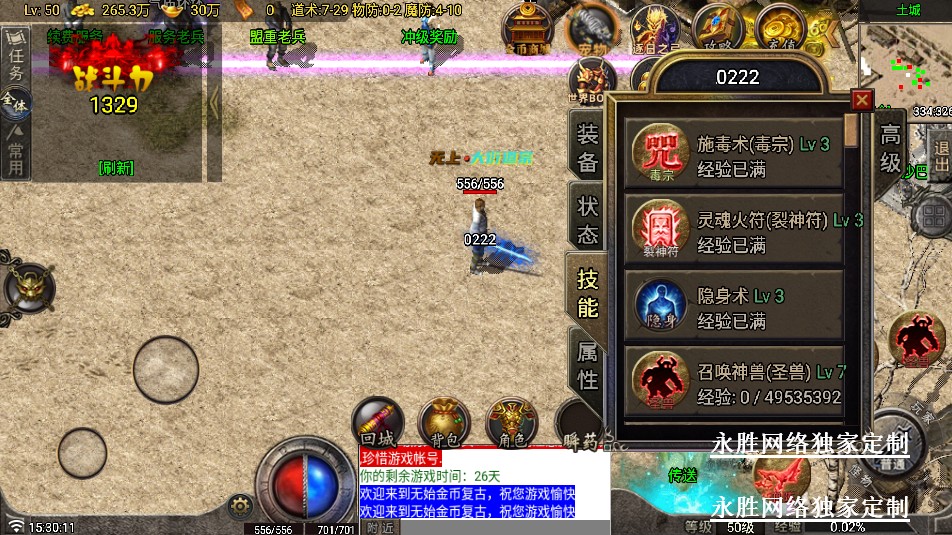952x535 pixels.
Task: Open the 宠物 pet menu icon
Action: pos(592,31)
